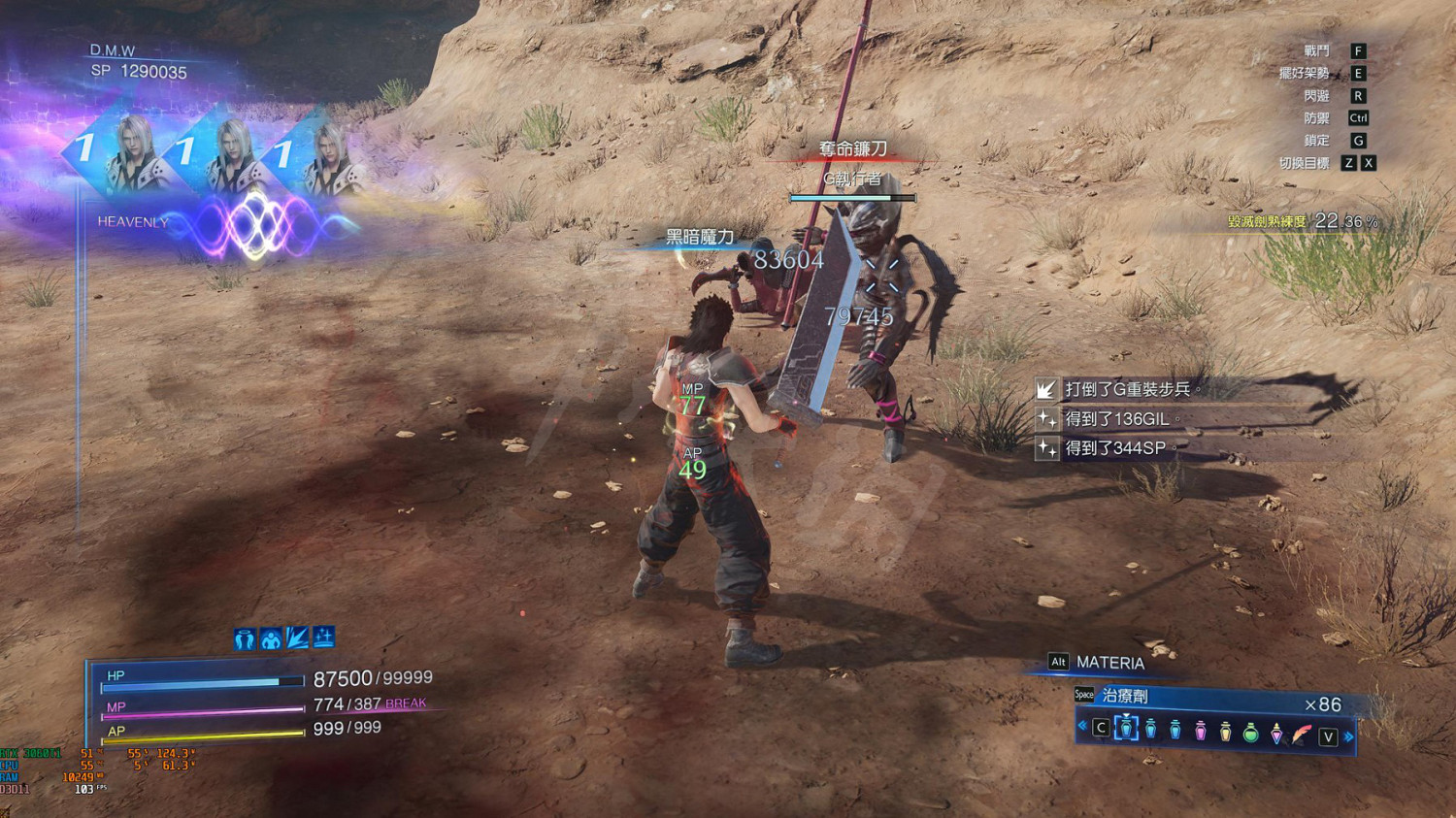
Task: Cycle items with the left double-arrow
Action: tap(1082, 726)
